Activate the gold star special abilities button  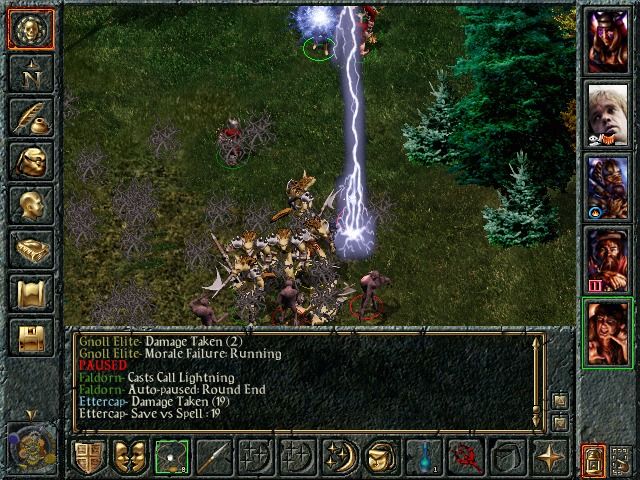tap(549, 456)
